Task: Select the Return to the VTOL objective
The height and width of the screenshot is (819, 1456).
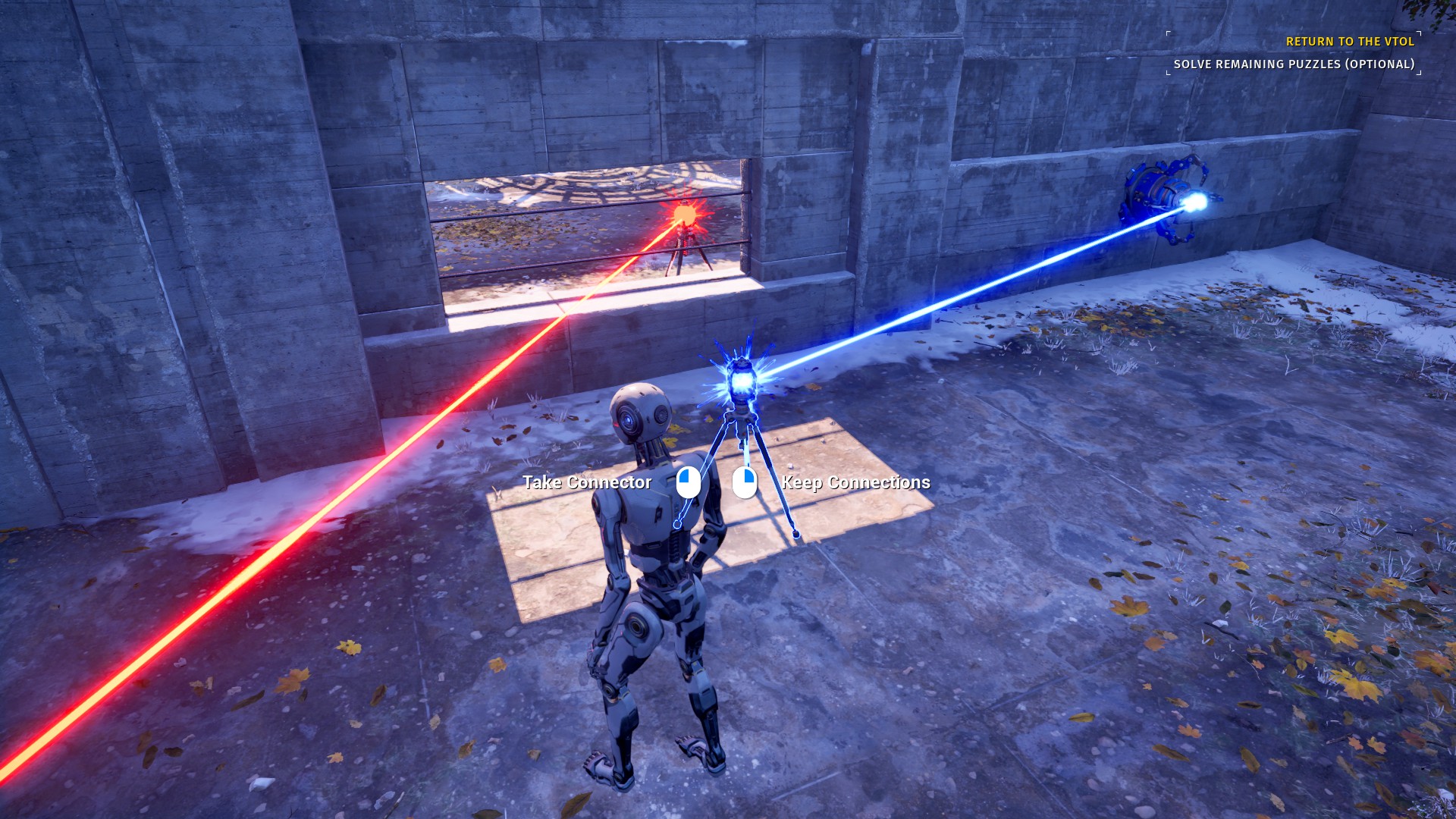Action: pyautogui.click(x=1350, y=42)
